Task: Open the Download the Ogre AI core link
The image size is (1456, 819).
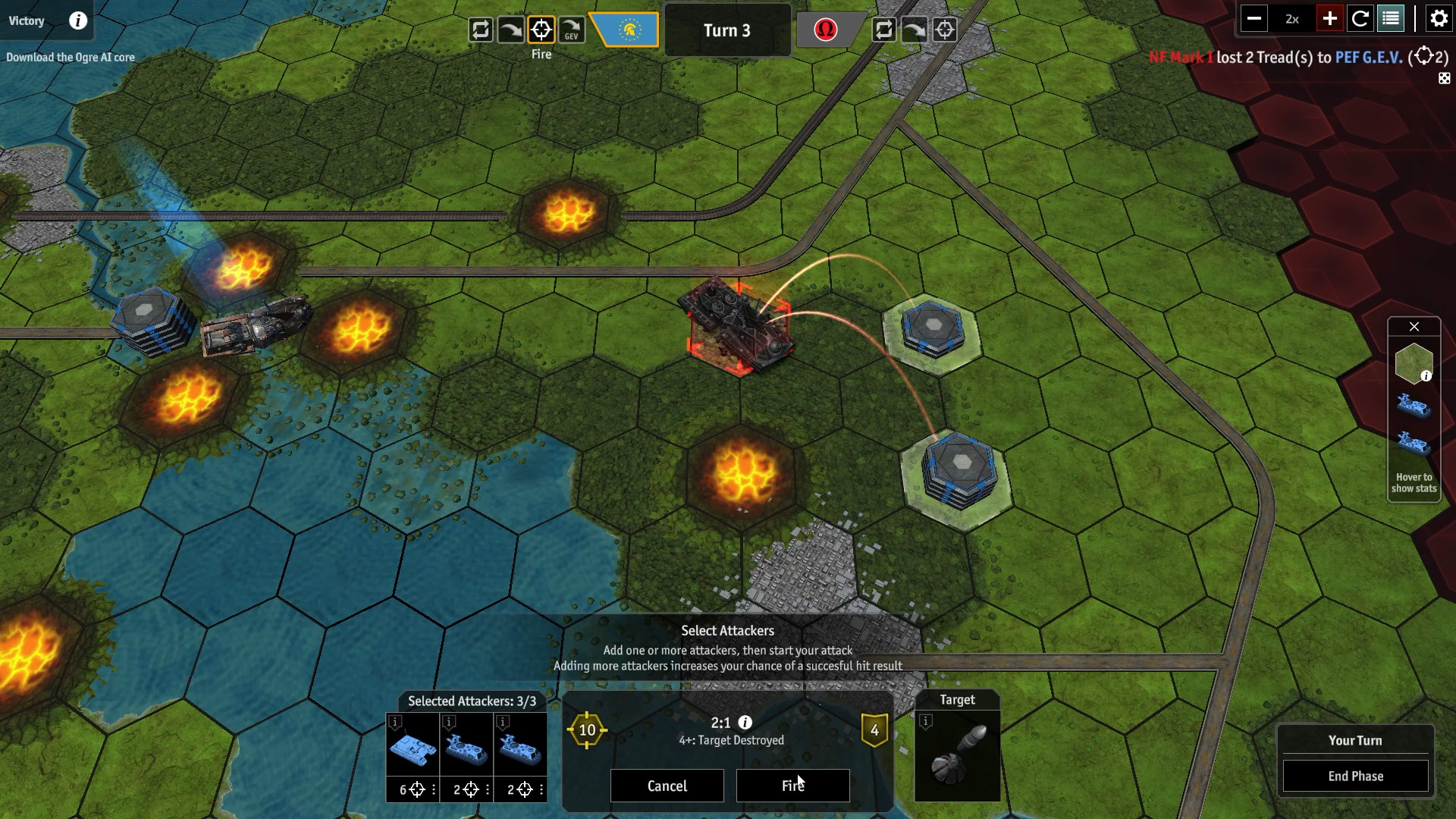Action: click(x=71, y=56)
